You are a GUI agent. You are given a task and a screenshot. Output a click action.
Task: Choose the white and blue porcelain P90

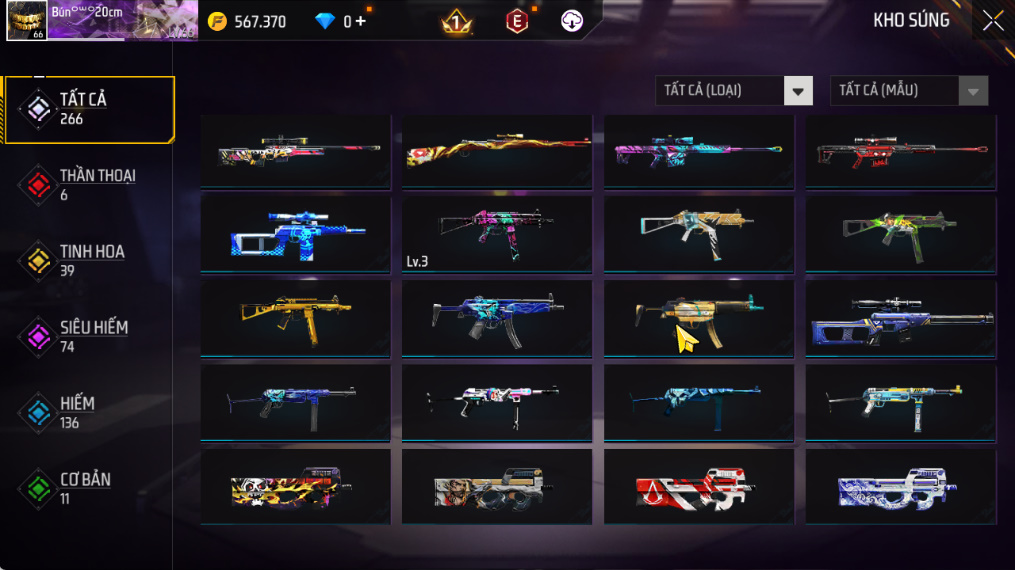coord(900,487)
